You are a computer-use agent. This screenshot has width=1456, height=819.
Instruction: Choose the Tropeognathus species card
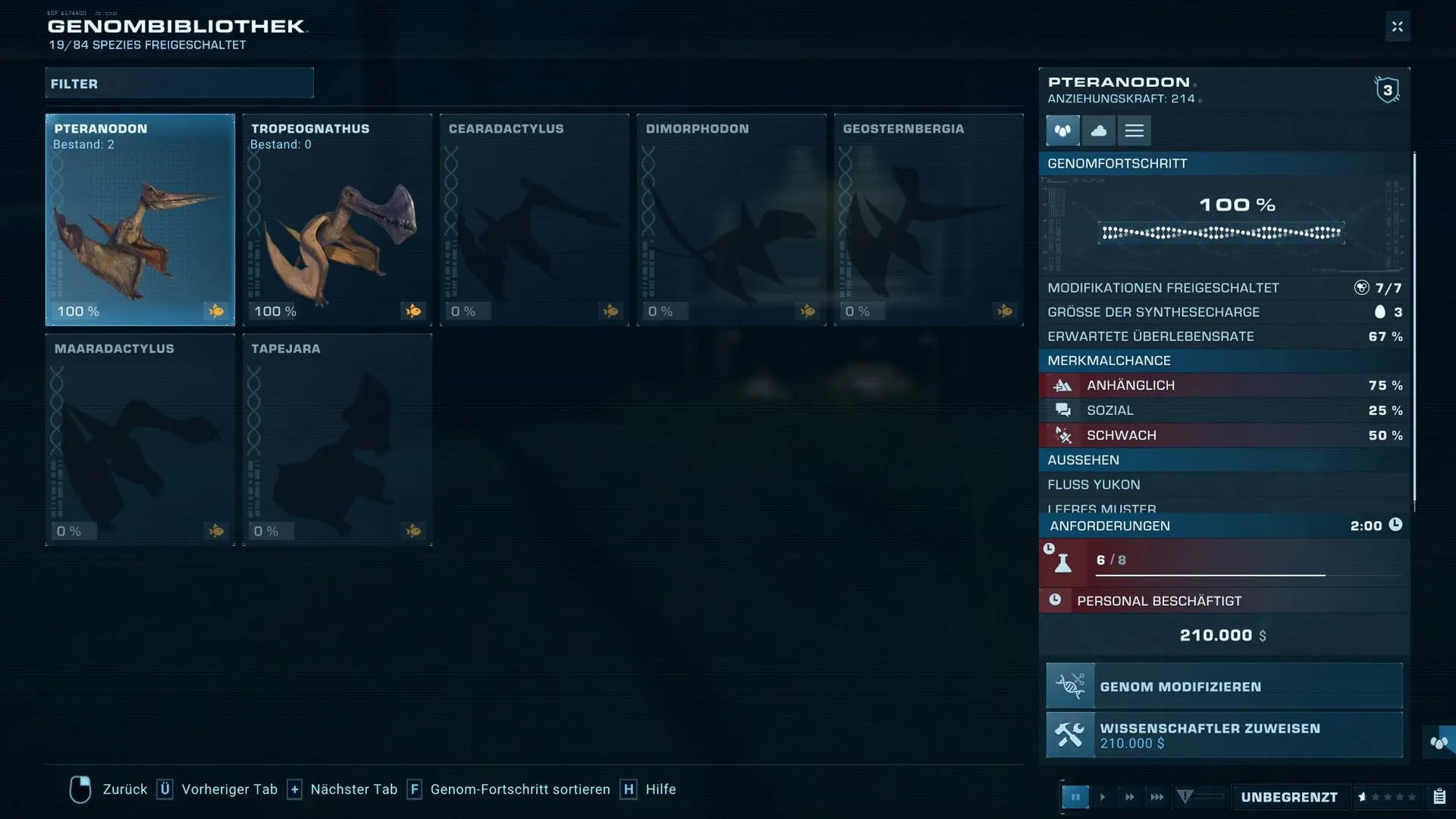337,220
